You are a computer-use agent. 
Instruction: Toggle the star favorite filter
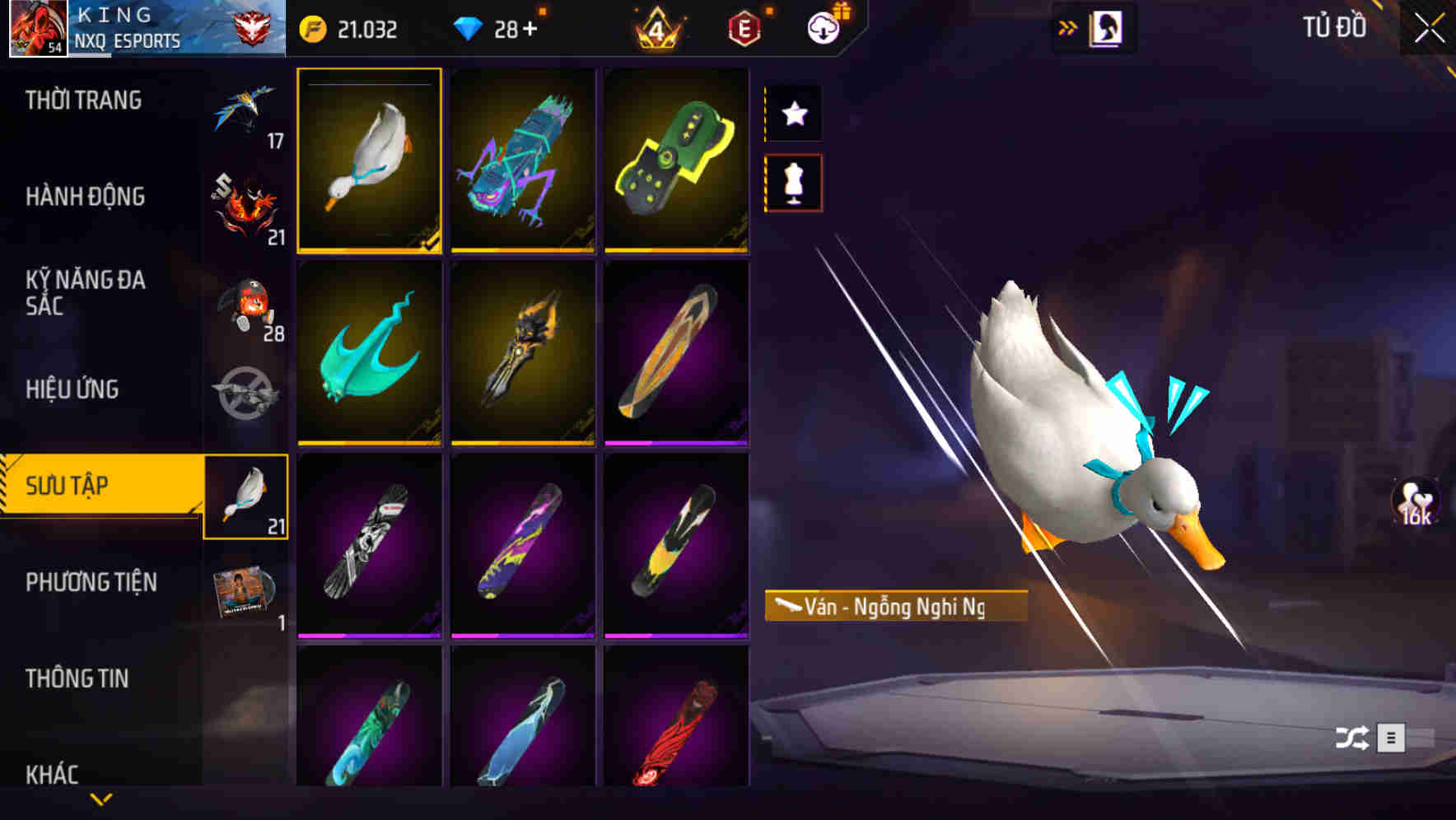(793, 114)
